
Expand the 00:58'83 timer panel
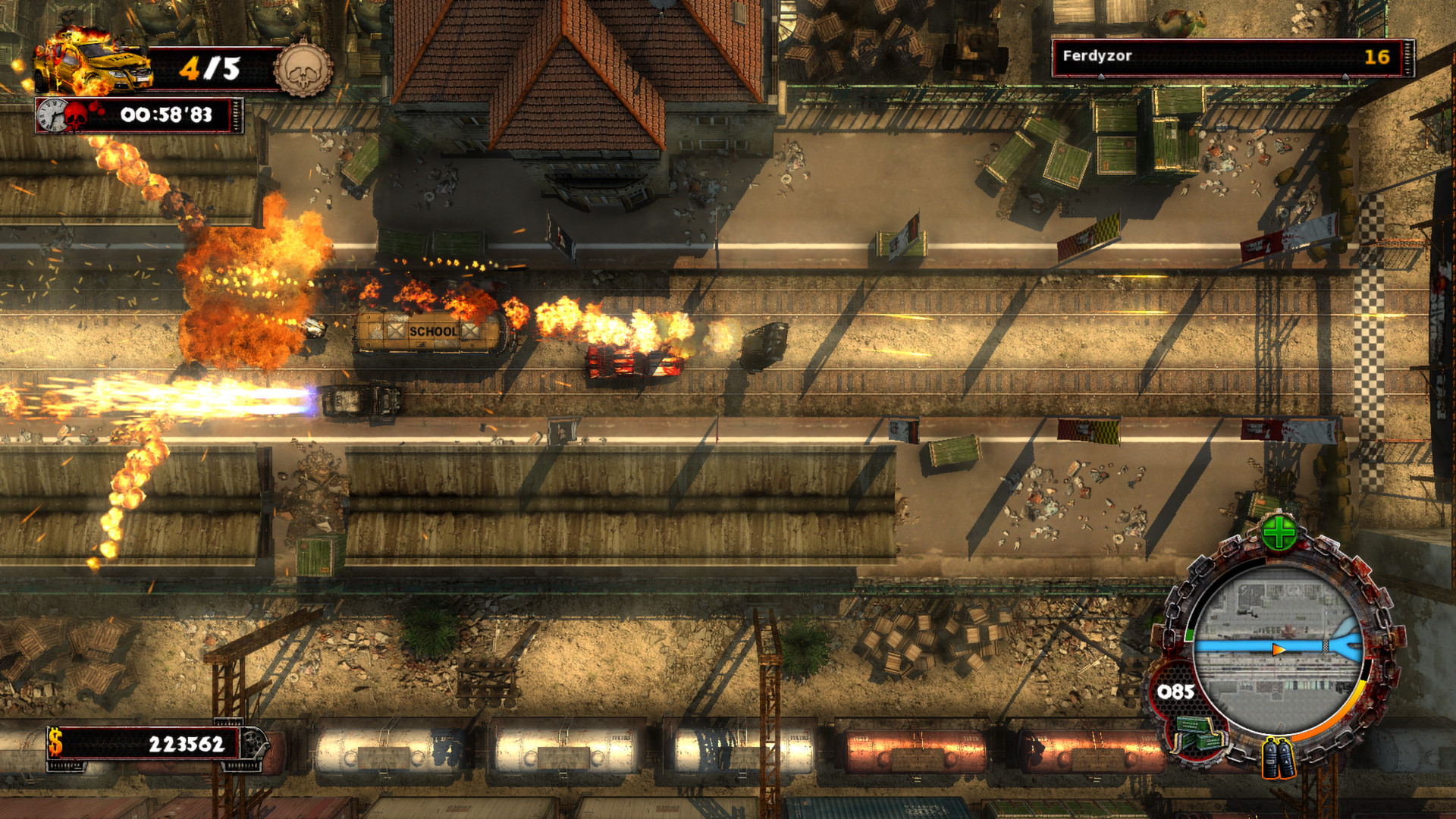pyautogui.click(x=167, y=114)
